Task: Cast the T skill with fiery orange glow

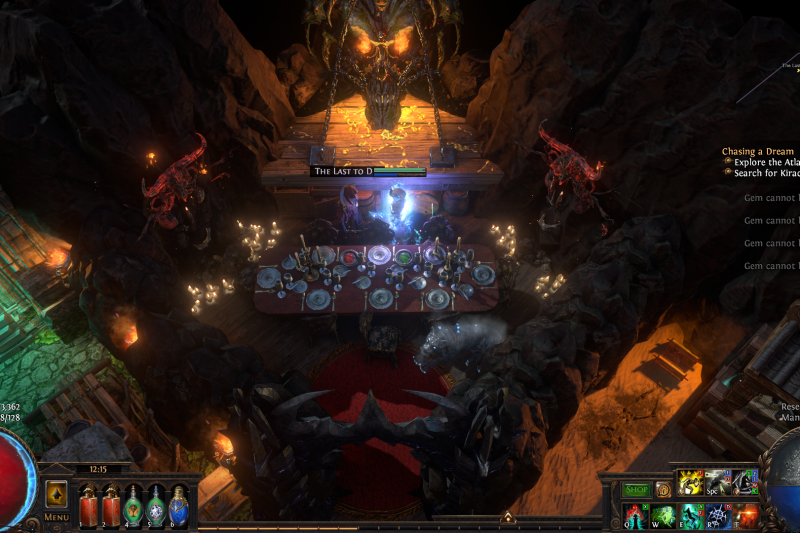Action: pos(744,516)
